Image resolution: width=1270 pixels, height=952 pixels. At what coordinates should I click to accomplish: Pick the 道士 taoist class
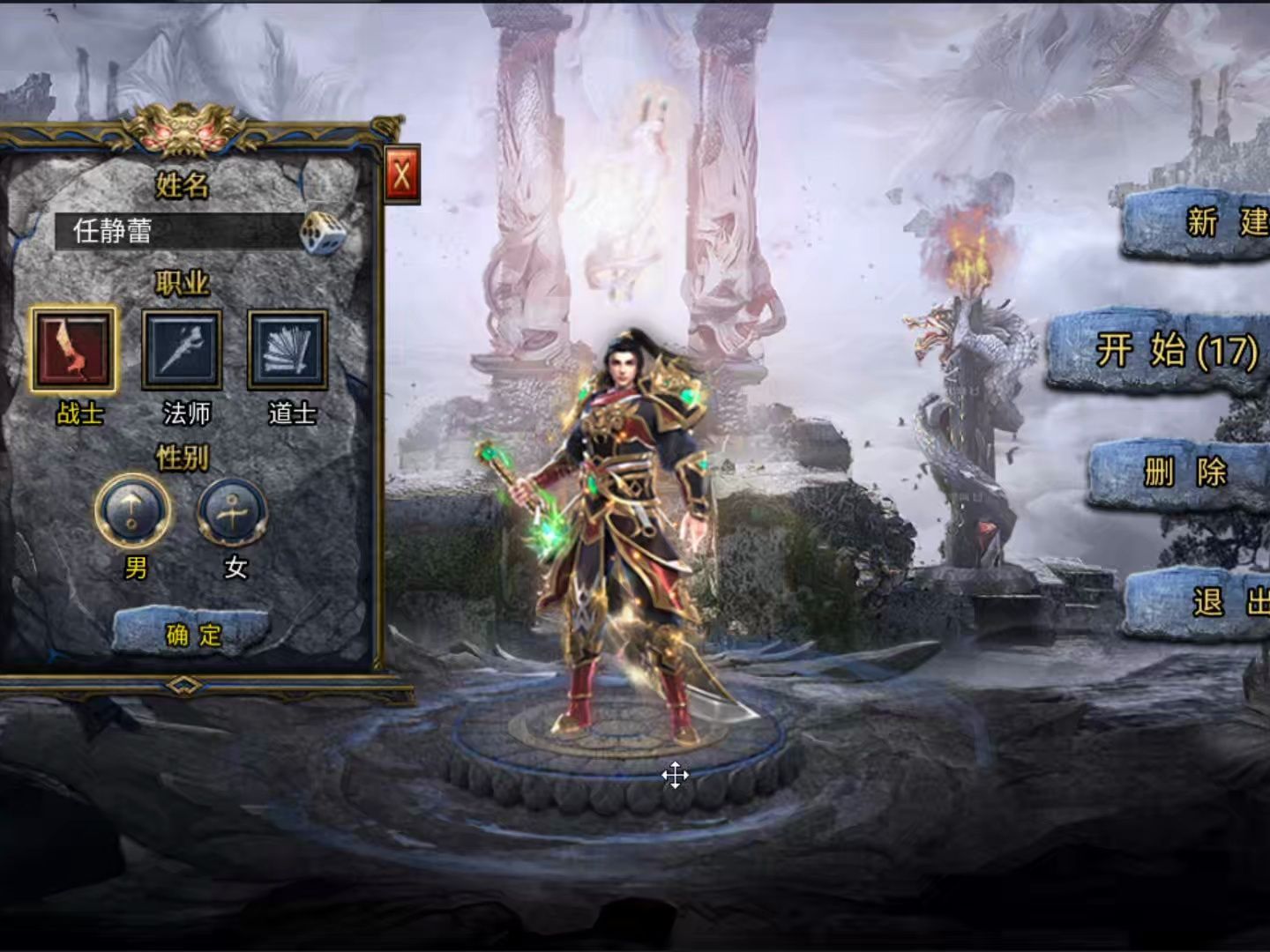coord(288,350)
